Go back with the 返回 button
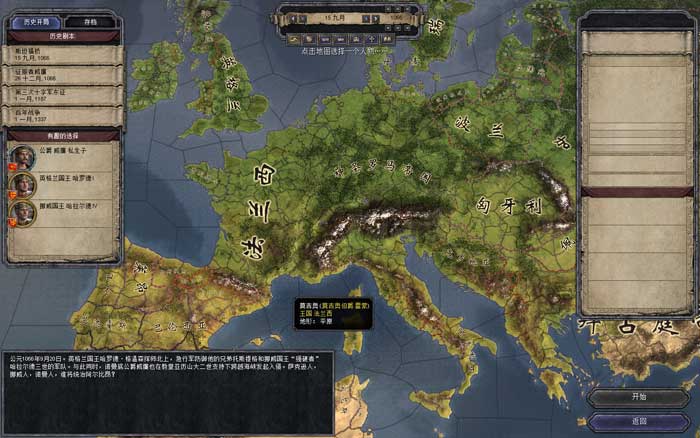This screenshot has height=438, width=700. coord(639,422)
